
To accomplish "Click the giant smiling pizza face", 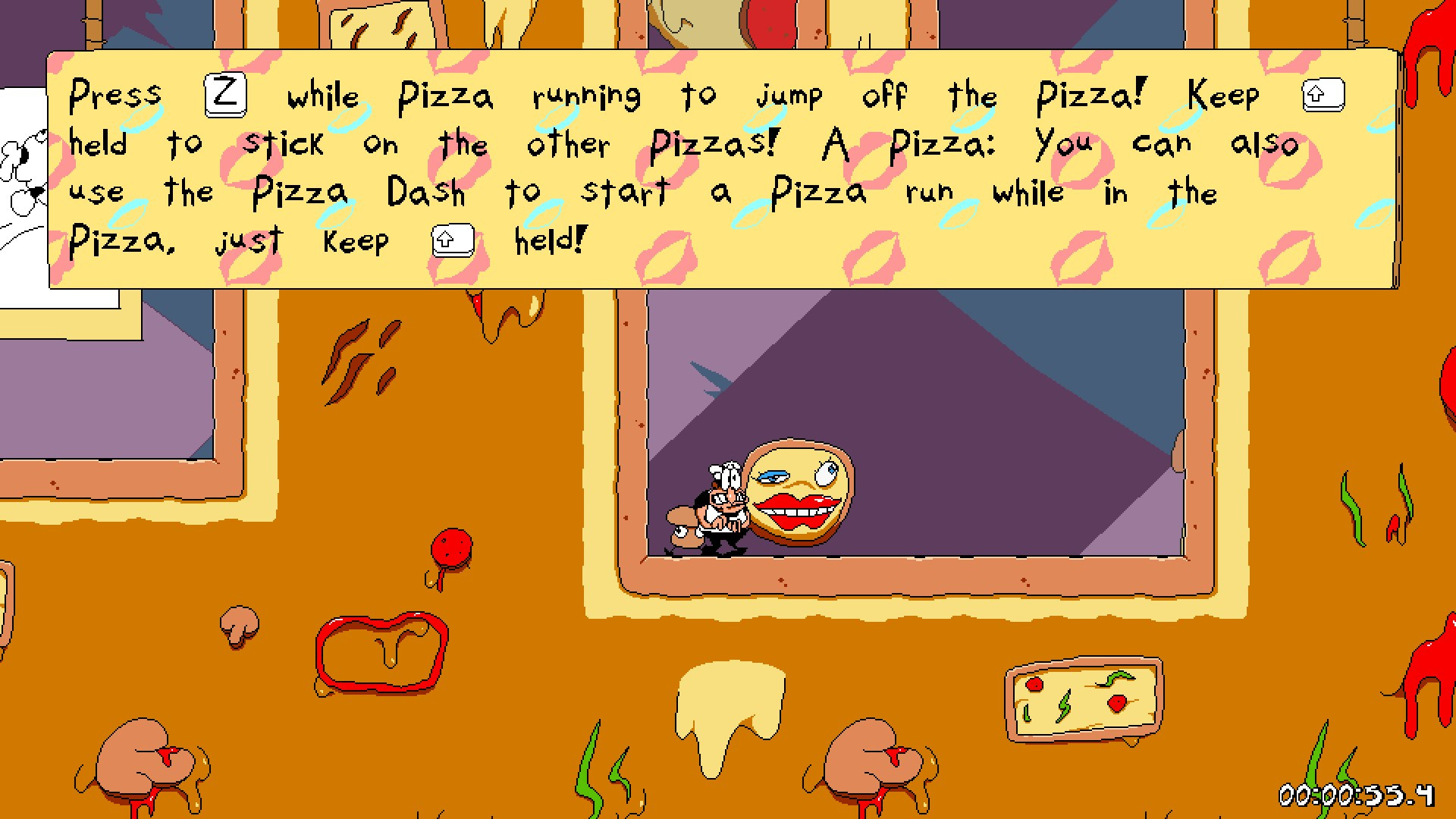I will (796, 493).
